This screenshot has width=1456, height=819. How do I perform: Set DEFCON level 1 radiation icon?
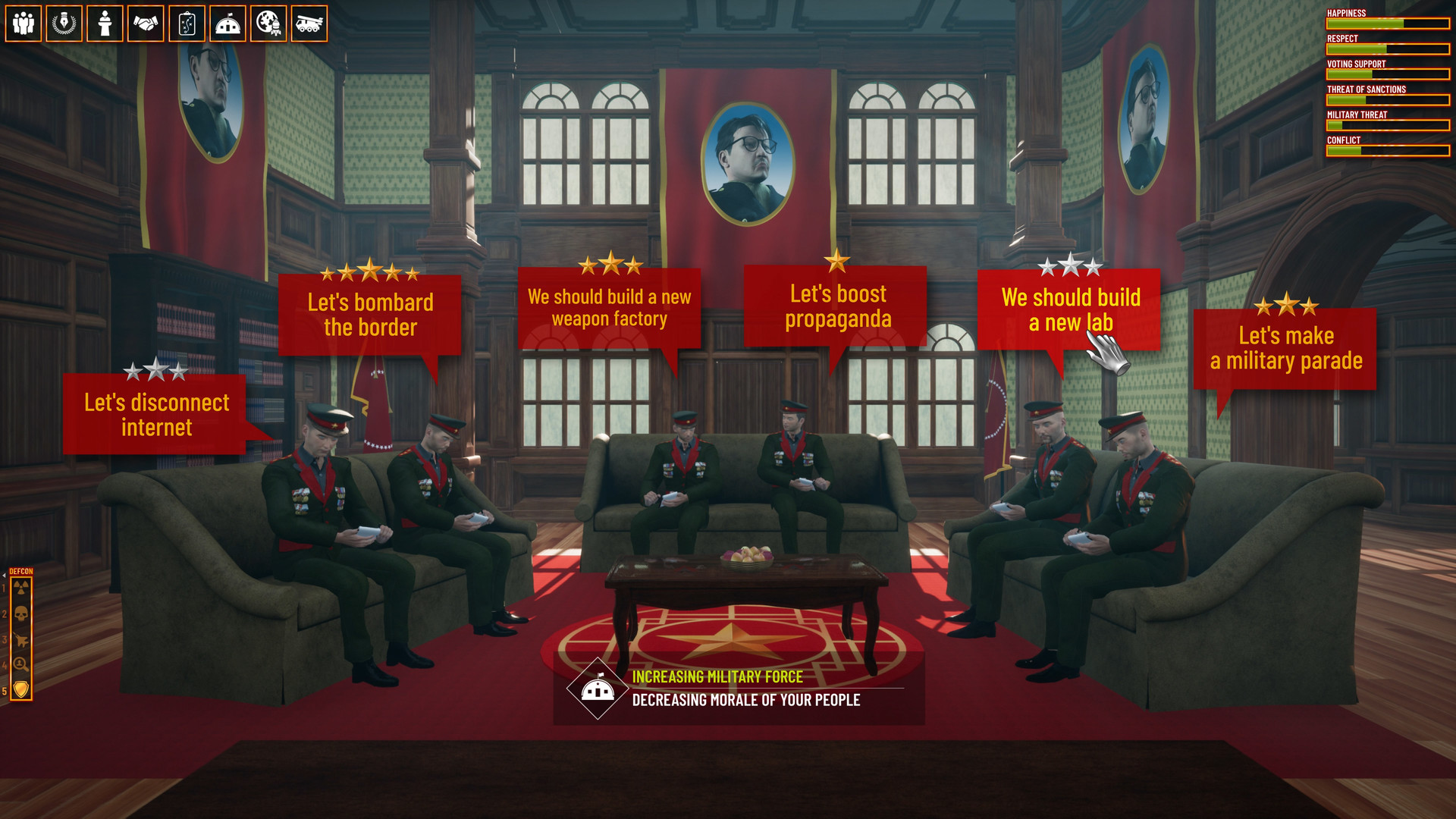tap(21, 588)
